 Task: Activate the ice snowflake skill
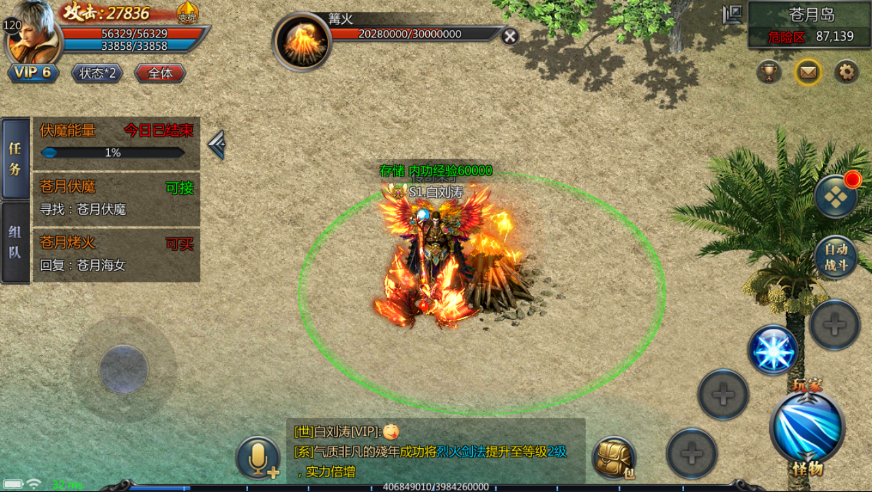[x=773, y=350]
